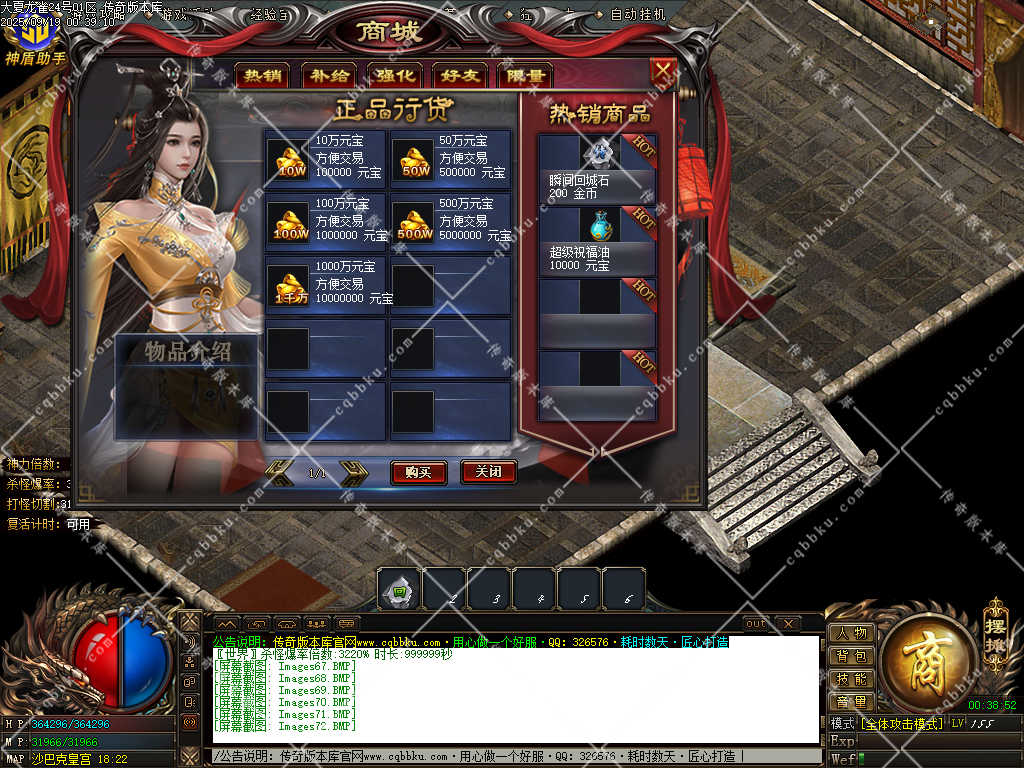Open the 限量 limited tab
Viewport: 1024px width, 768px height.
[524, 76]
